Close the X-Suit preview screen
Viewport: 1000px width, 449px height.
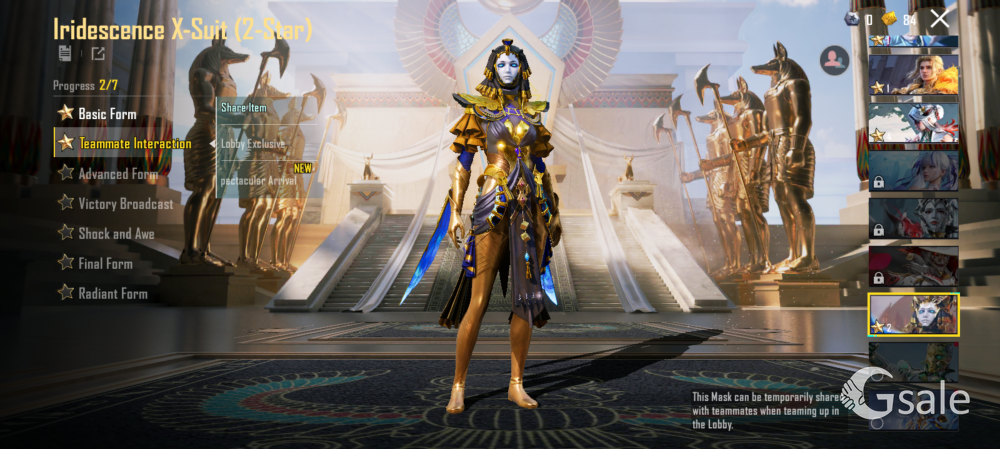(939, 18)
